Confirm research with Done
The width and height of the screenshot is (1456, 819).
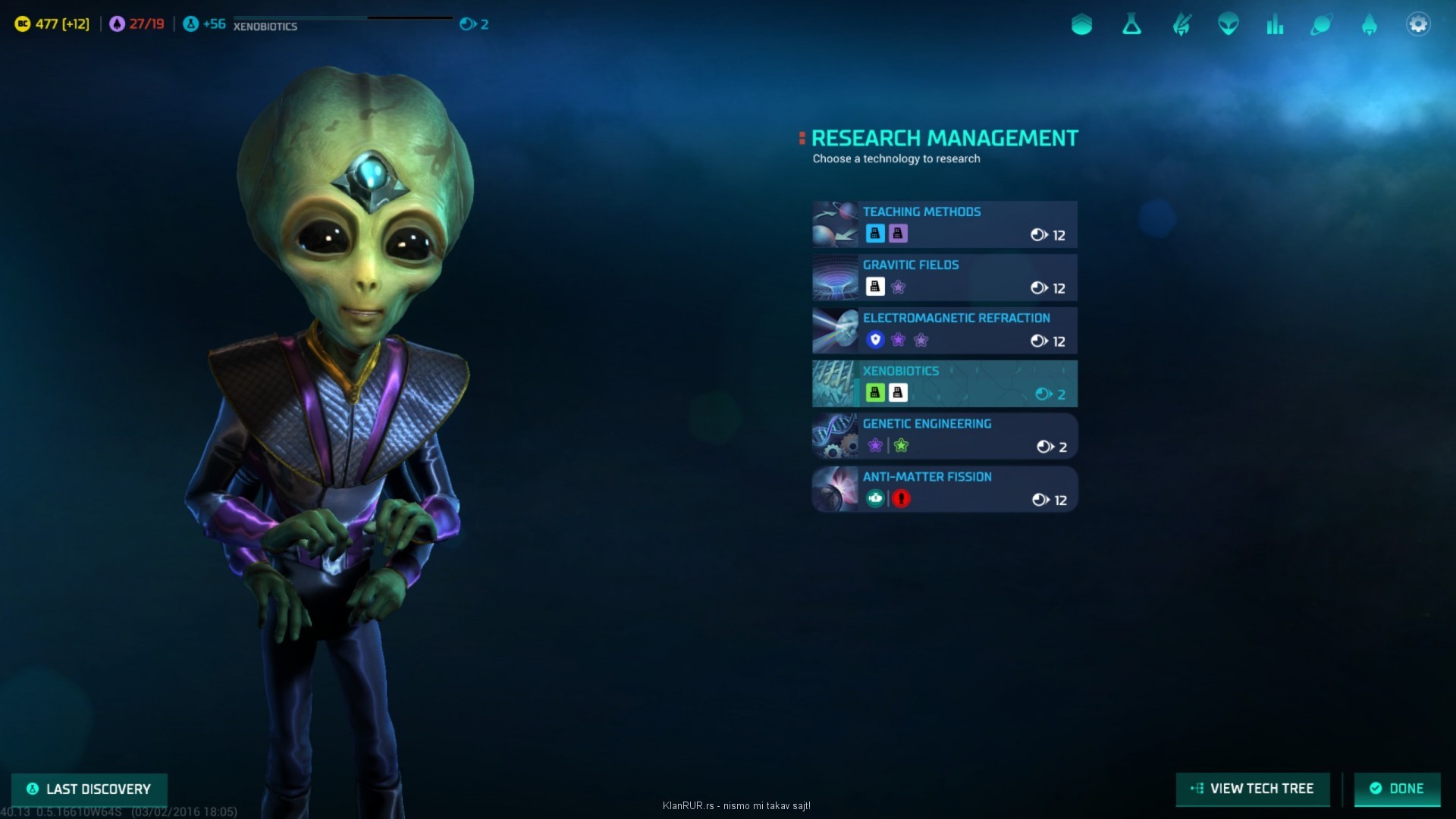point(1397,789)
